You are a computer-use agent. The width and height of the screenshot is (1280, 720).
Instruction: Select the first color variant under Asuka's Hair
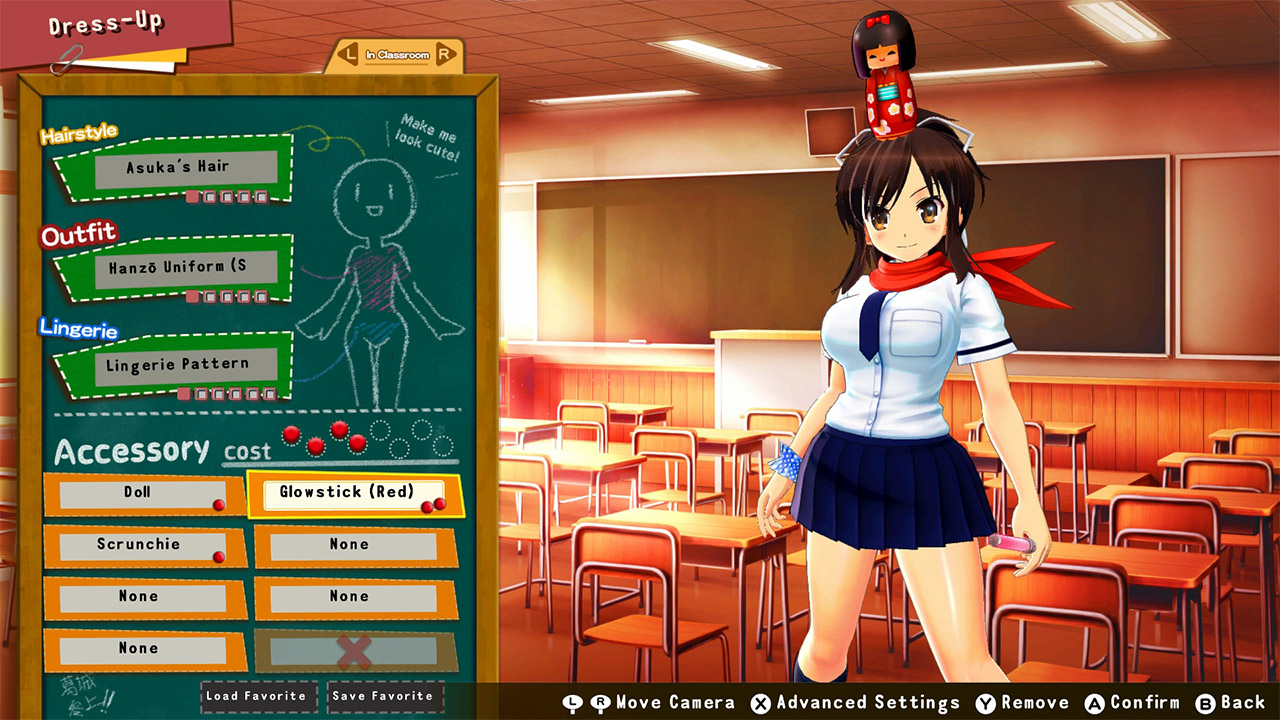tap(192, 196)
